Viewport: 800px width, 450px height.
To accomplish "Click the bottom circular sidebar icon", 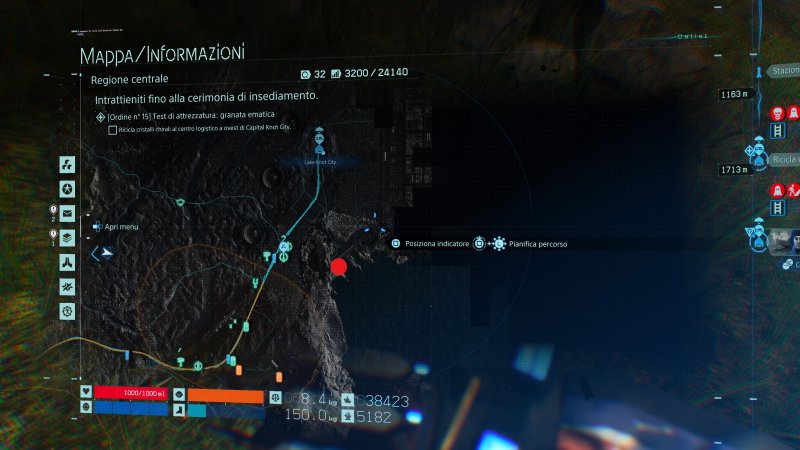I will 67,312.
